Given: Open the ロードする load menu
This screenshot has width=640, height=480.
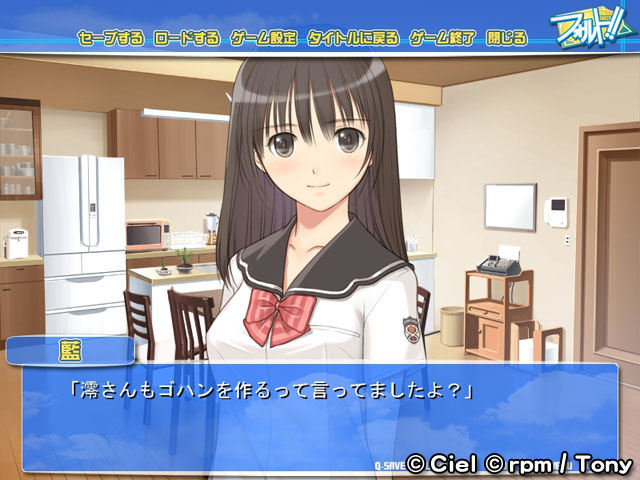Looking at the screenshot, I should [x=187, y=39].
